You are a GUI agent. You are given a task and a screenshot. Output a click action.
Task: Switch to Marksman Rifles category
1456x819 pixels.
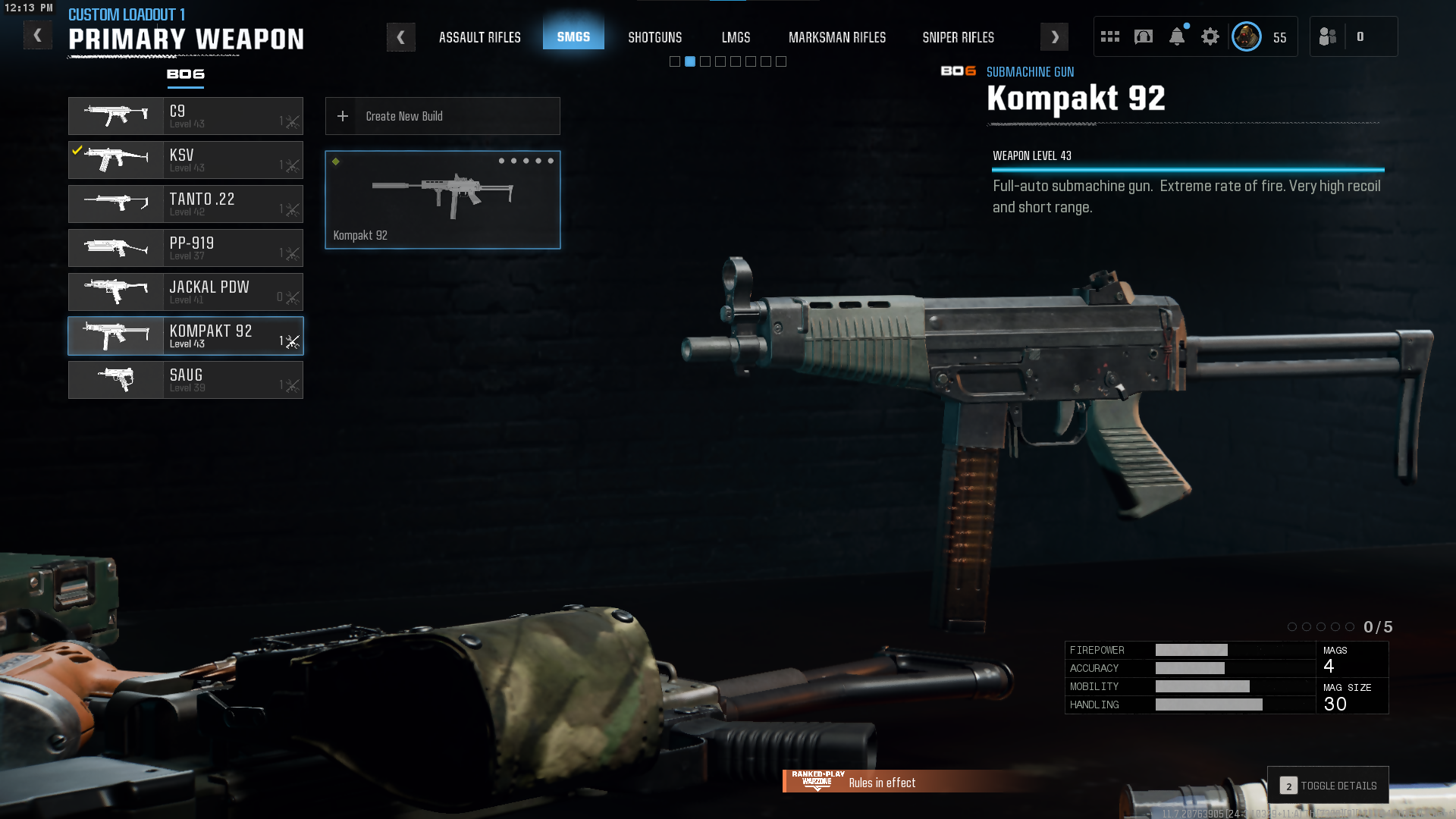coord(836,37)
